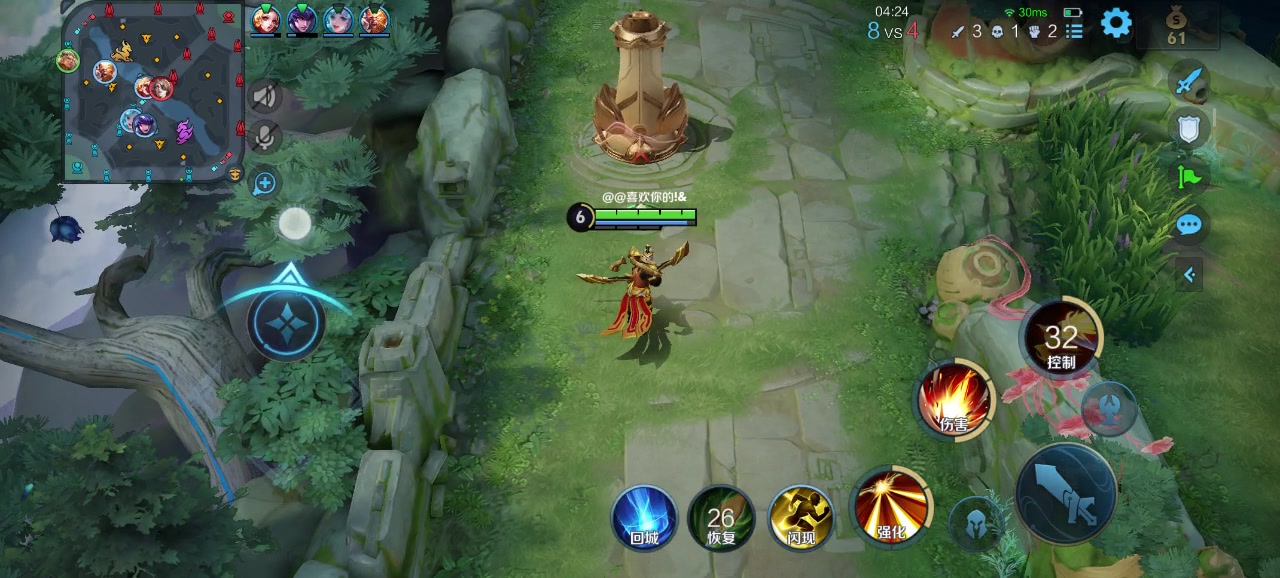Use the 恢复 heal spell
Screen dimensions: 1280x578
tap(721, 518)
